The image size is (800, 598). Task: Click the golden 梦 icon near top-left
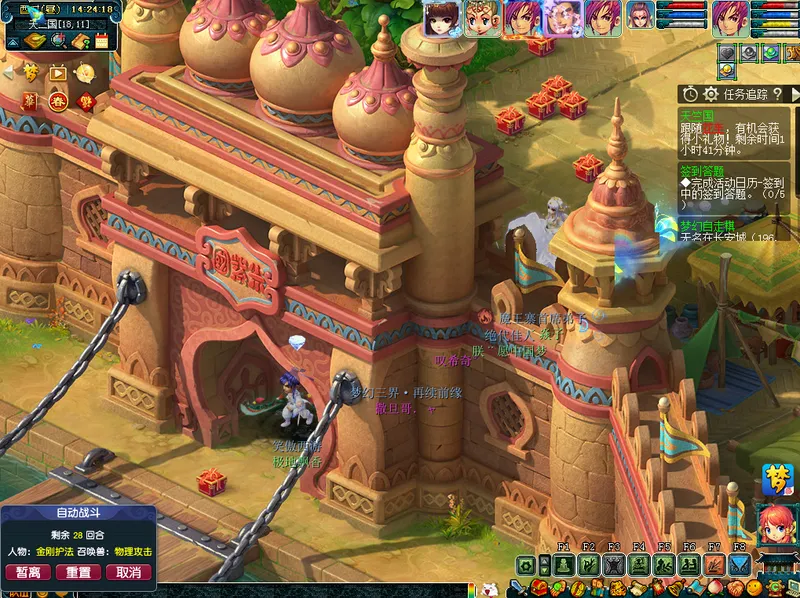32,73
